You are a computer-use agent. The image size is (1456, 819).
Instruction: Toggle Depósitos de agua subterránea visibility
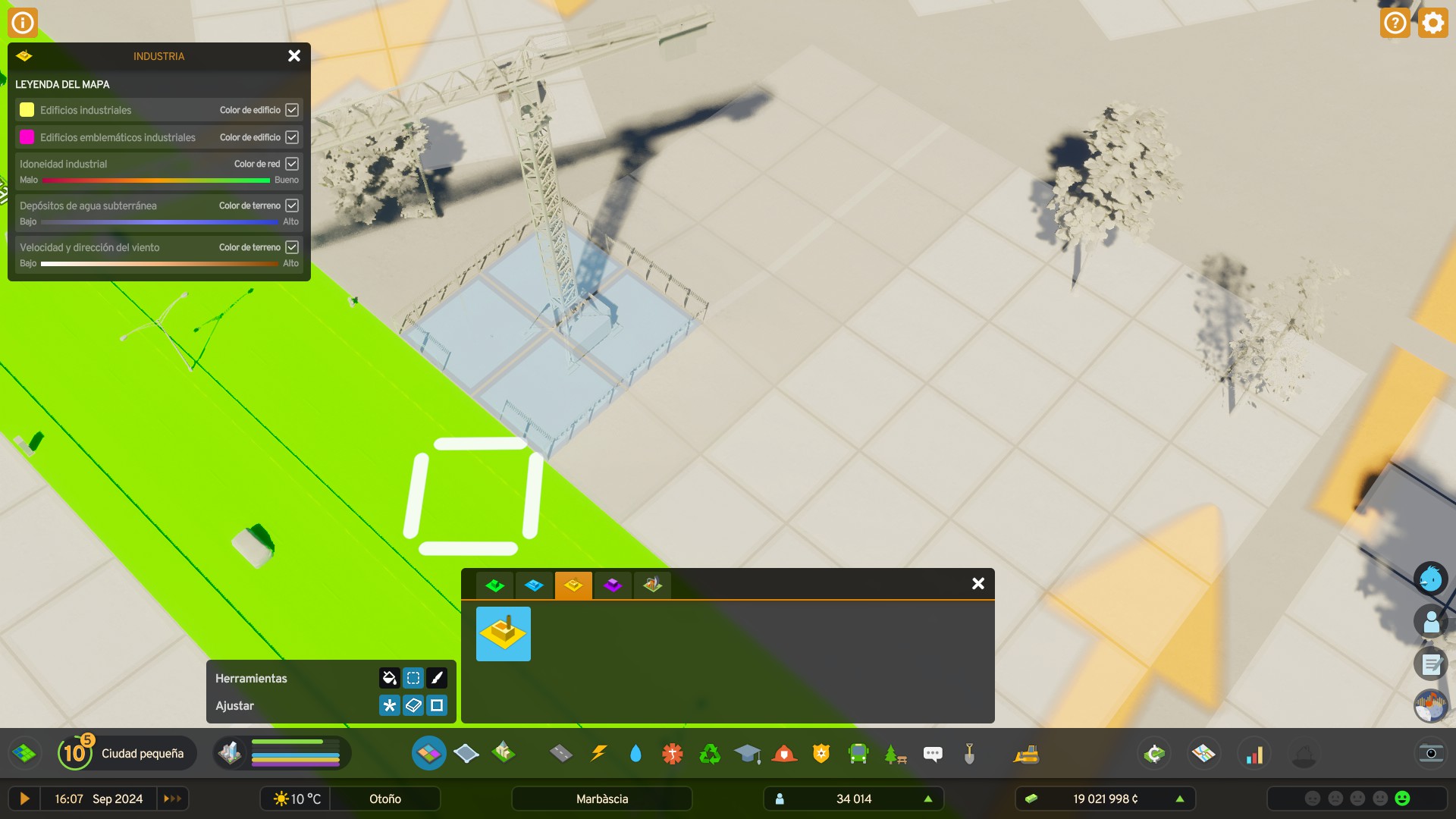(x=293, y=205)
